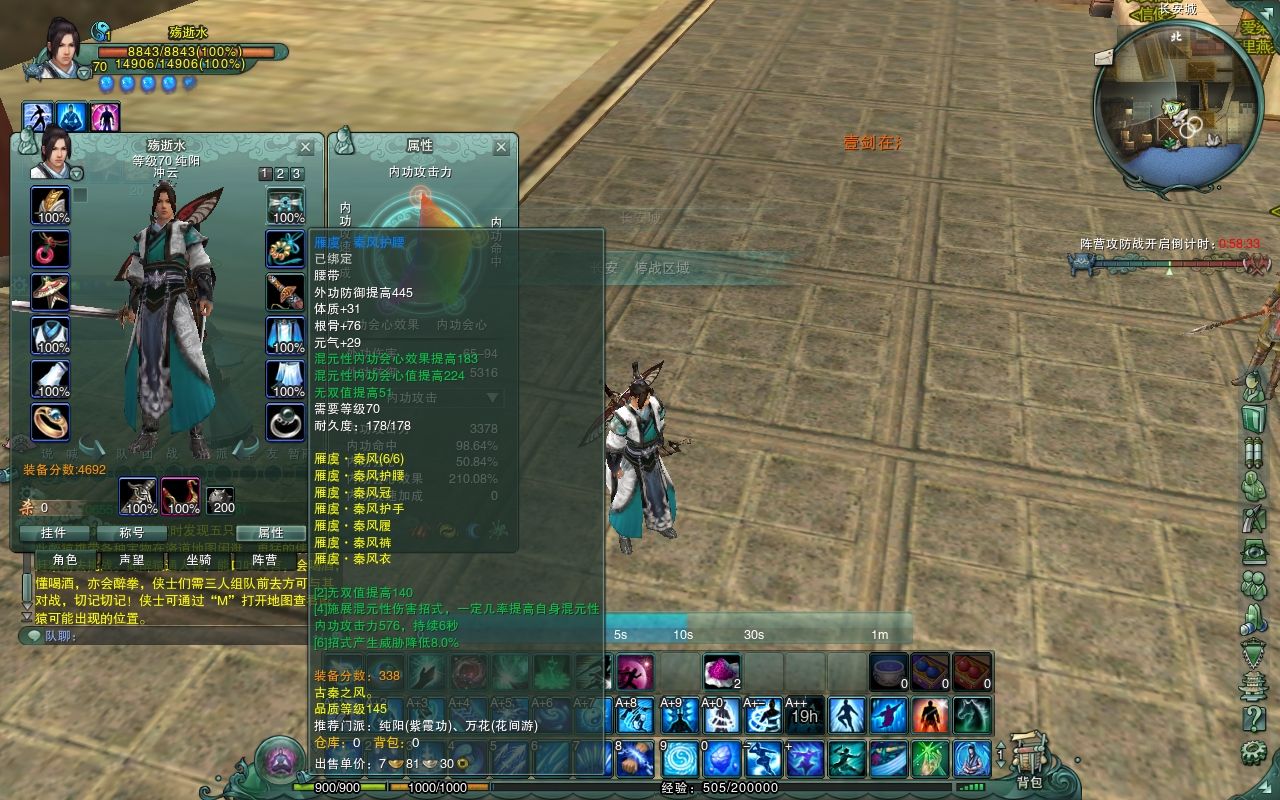Choose equipment set number 2
Screen dimensions: 1280x800
(x=281, y=174)
